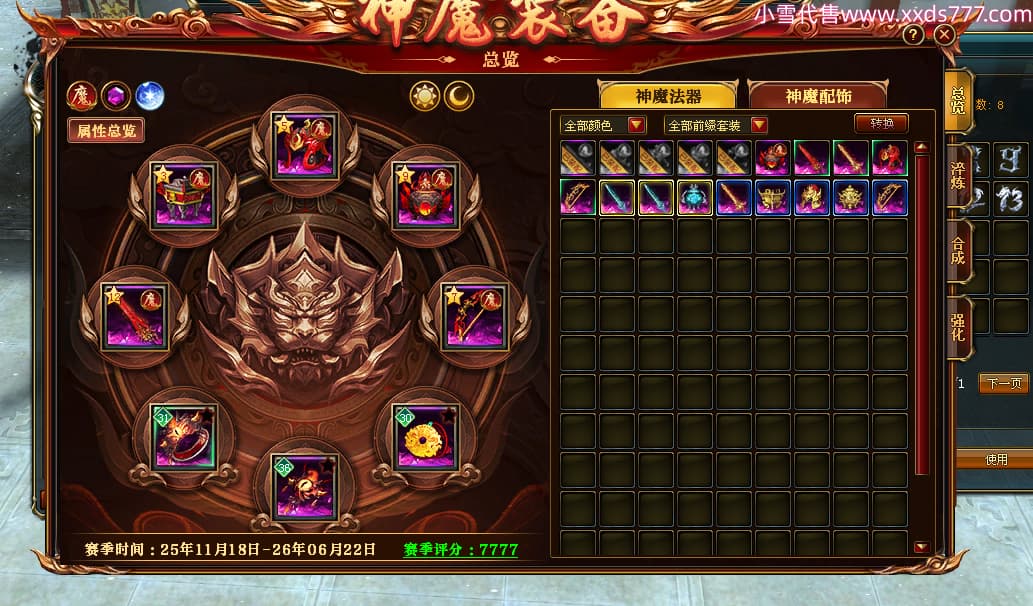Select the equipped red ring slot level 31
Image resolution: width=1033 pixels, height=606 pixels.
tap(185, 437)
